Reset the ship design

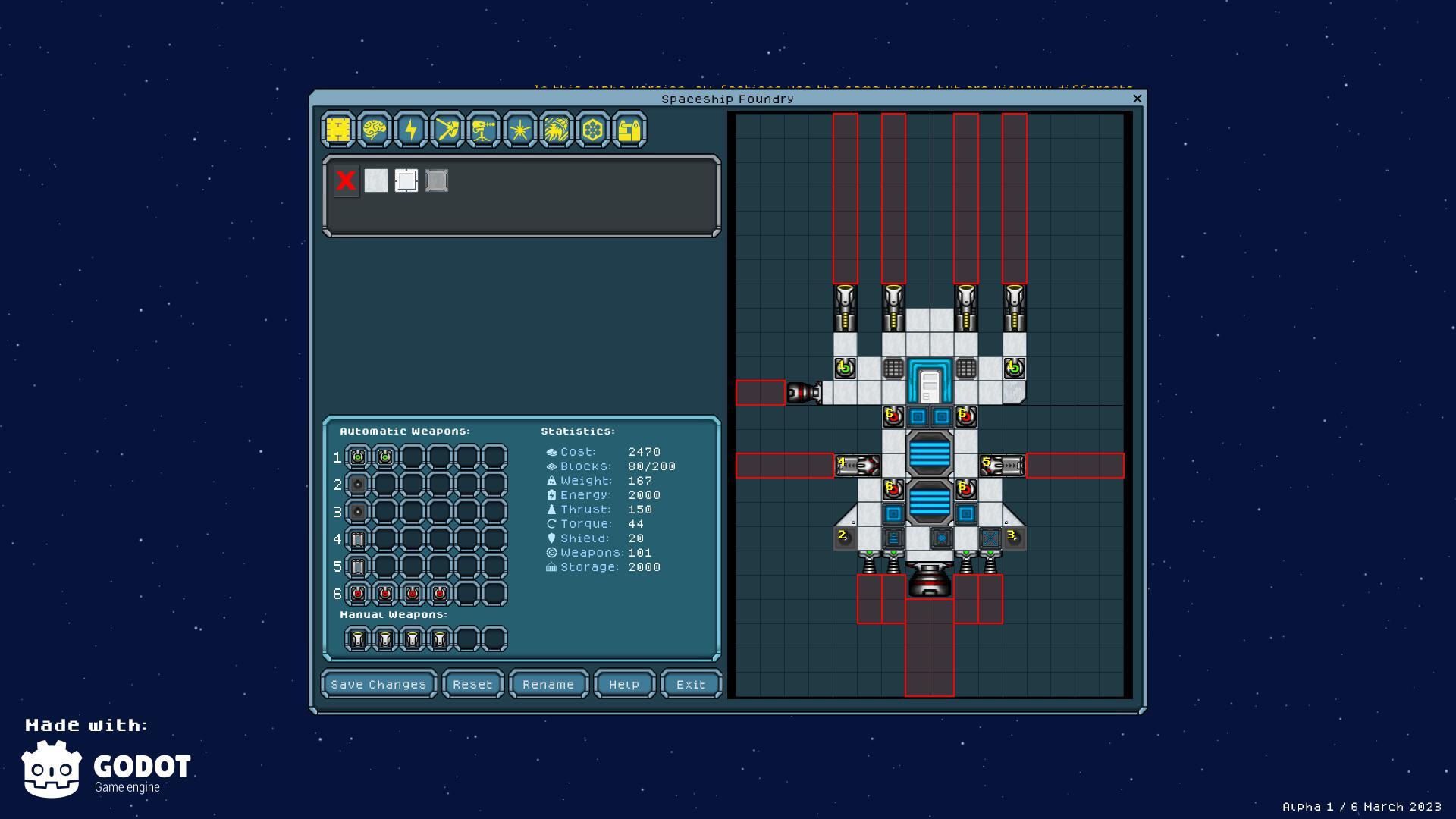click(472, 684)
